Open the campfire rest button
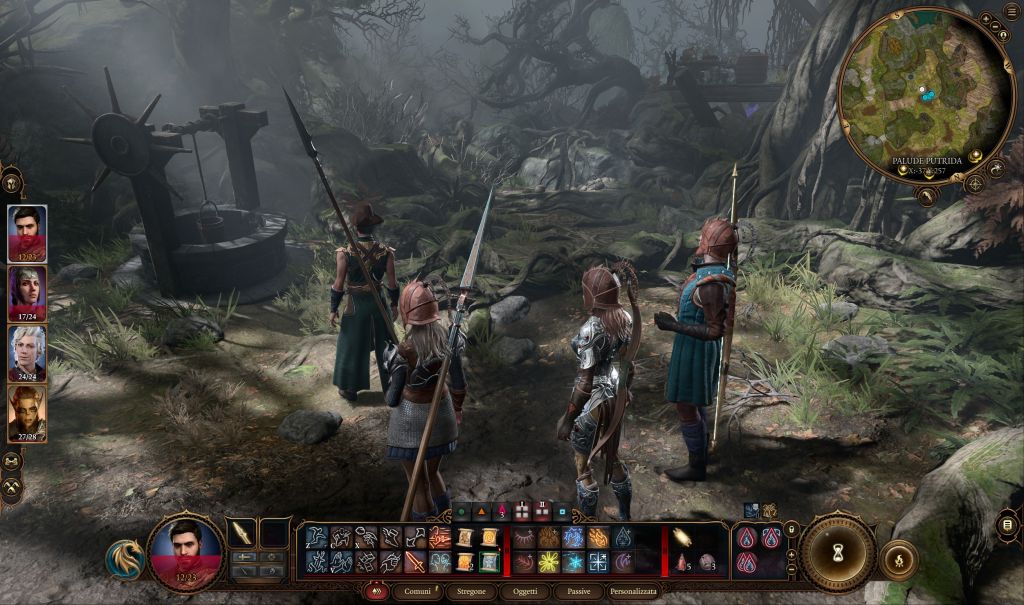This screenshot has height=605, width=1024. click(x=901, y=560)
